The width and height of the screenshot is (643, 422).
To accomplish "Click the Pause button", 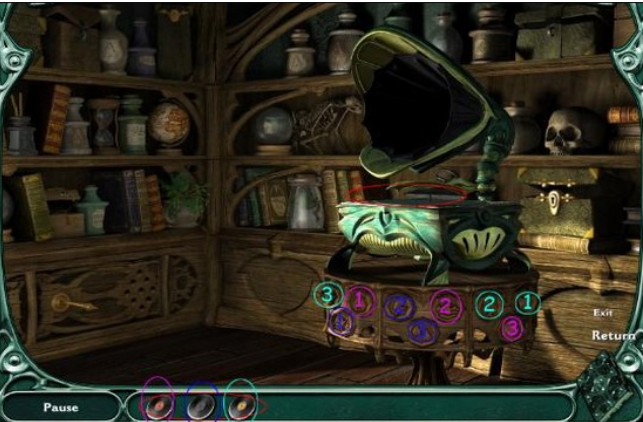I will tap(60, 407).
